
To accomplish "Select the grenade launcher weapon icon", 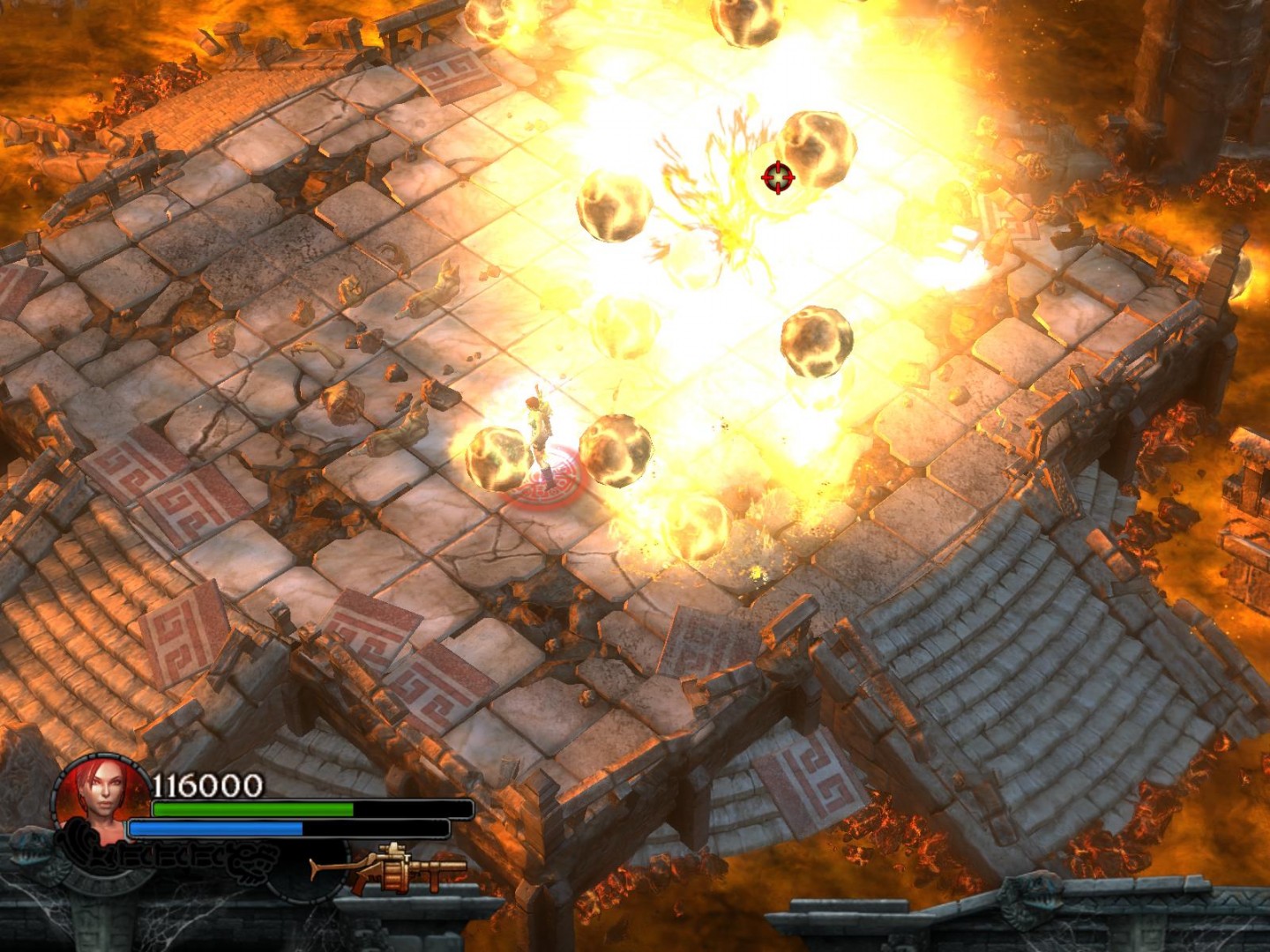I will (391, 868).
